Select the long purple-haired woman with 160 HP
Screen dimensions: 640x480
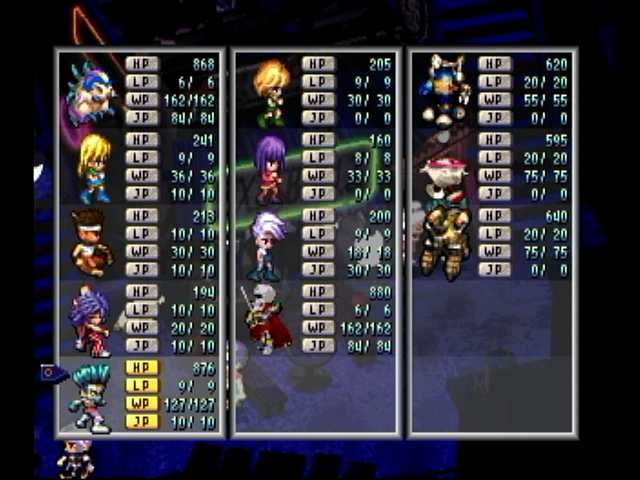pyautogui.click(x=269, y=168)
